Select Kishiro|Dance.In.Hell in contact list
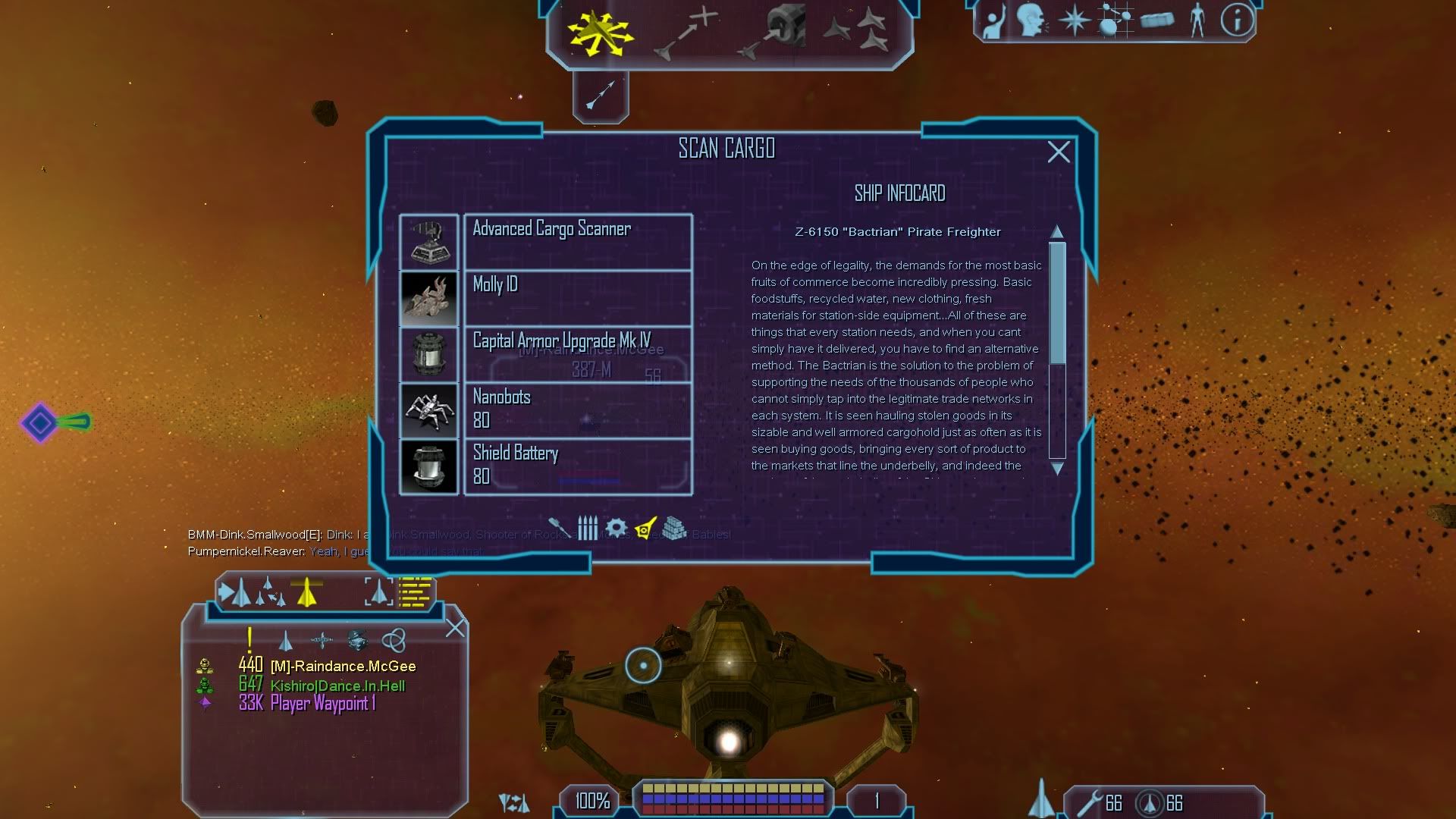 [x=337, y=686]
